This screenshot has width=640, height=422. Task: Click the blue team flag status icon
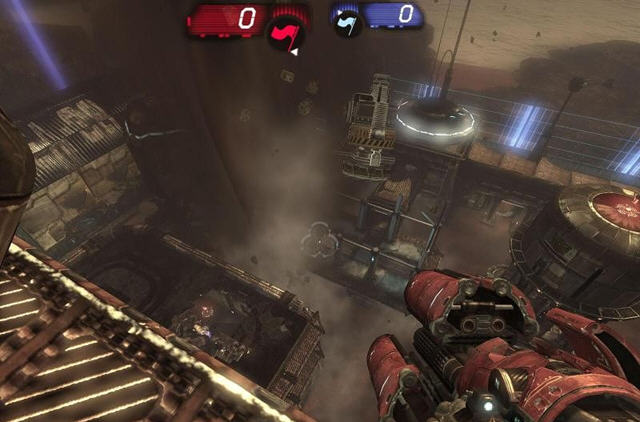pos(346,20)
